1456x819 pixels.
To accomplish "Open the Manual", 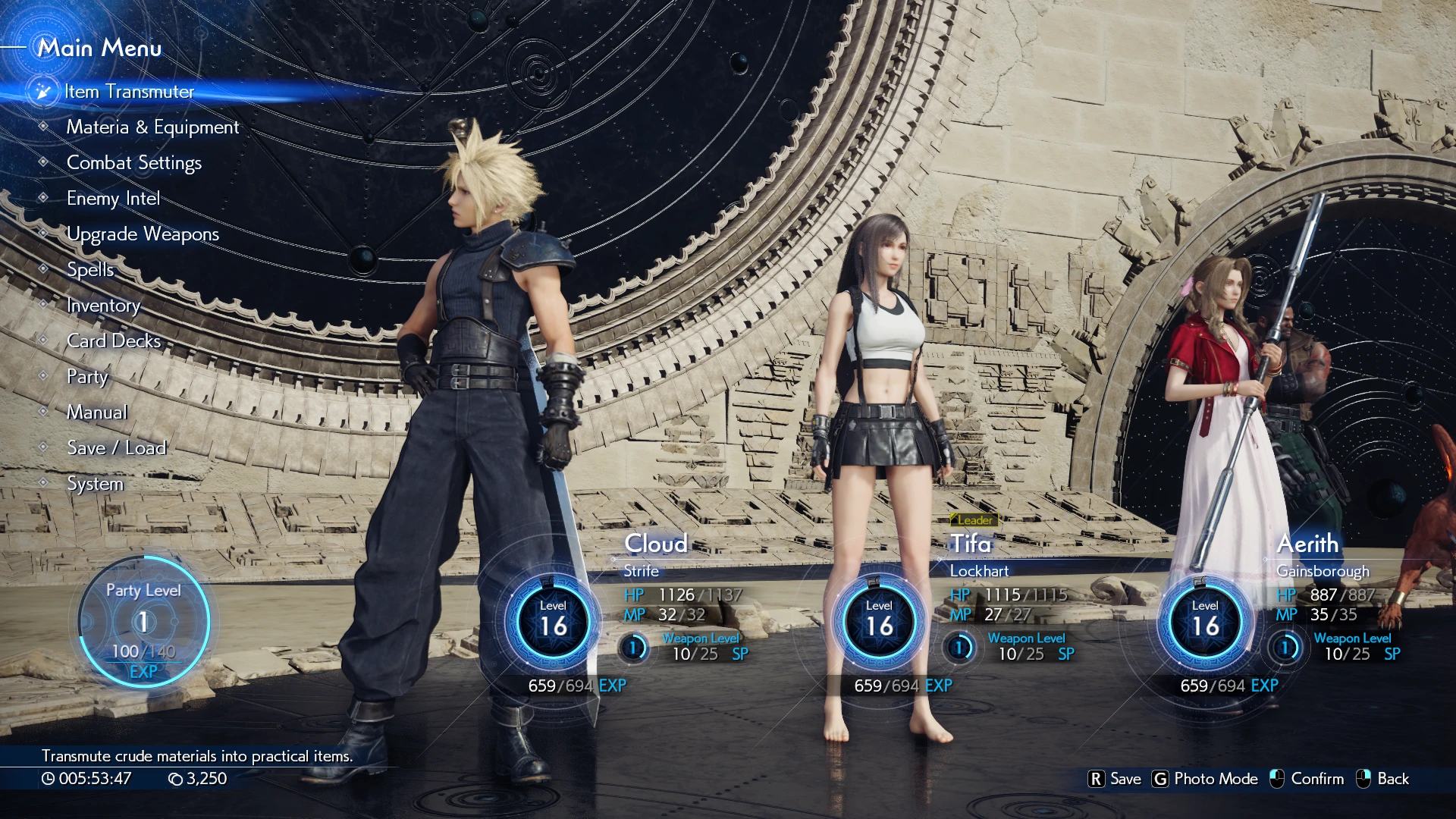I will 97,413.
